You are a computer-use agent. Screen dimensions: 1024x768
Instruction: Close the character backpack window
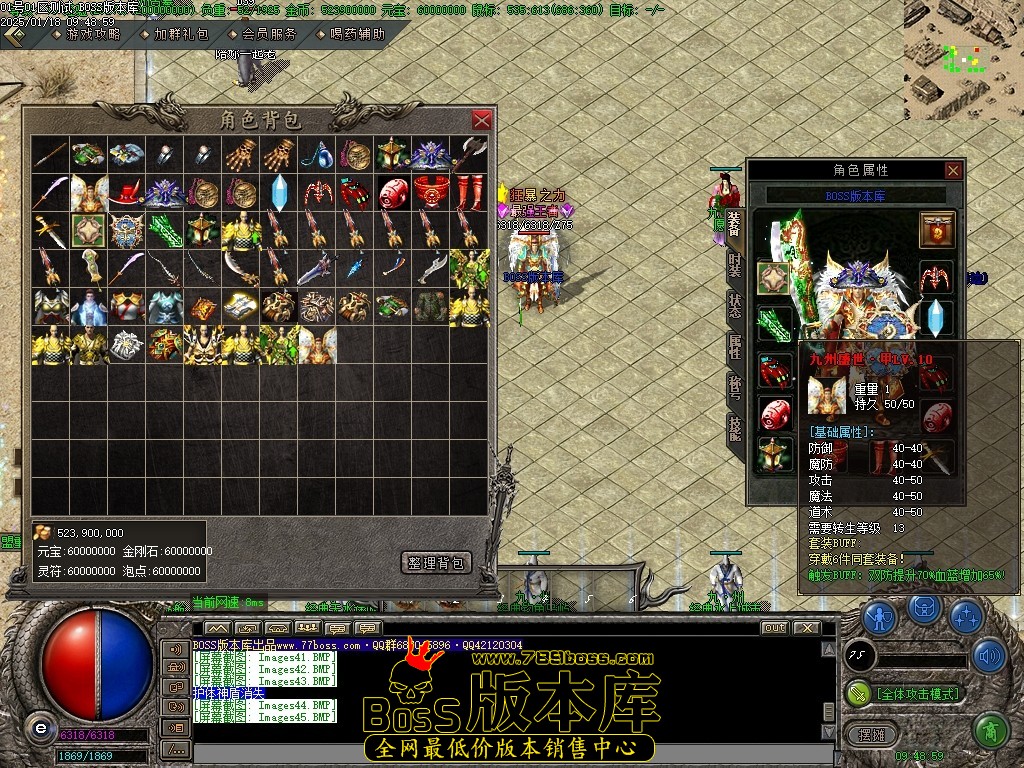pos(482,120)
